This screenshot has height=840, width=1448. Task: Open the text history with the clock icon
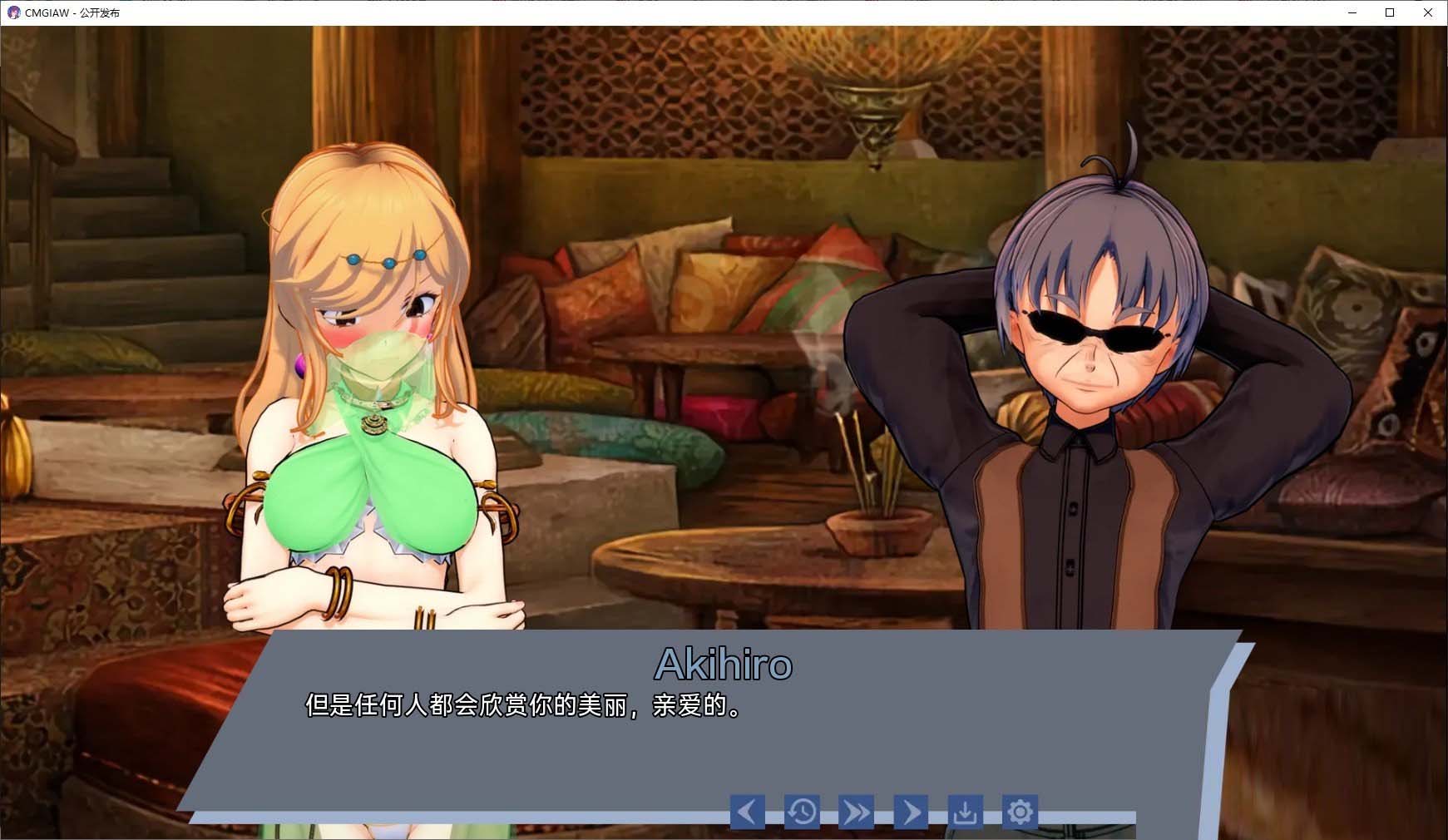[801, 811]
